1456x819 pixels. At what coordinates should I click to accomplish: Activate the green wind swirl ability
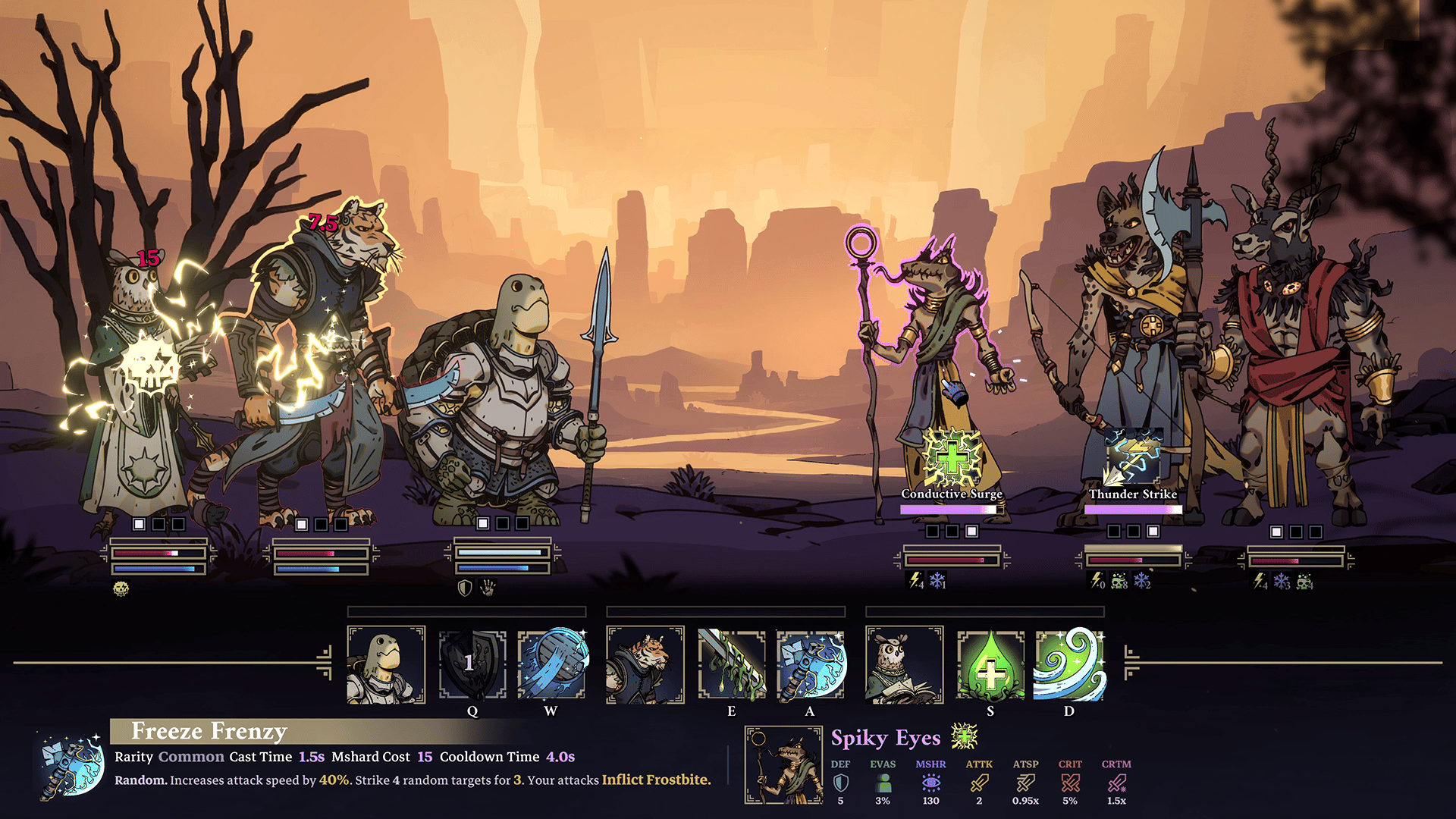(x=1069, y=665)
